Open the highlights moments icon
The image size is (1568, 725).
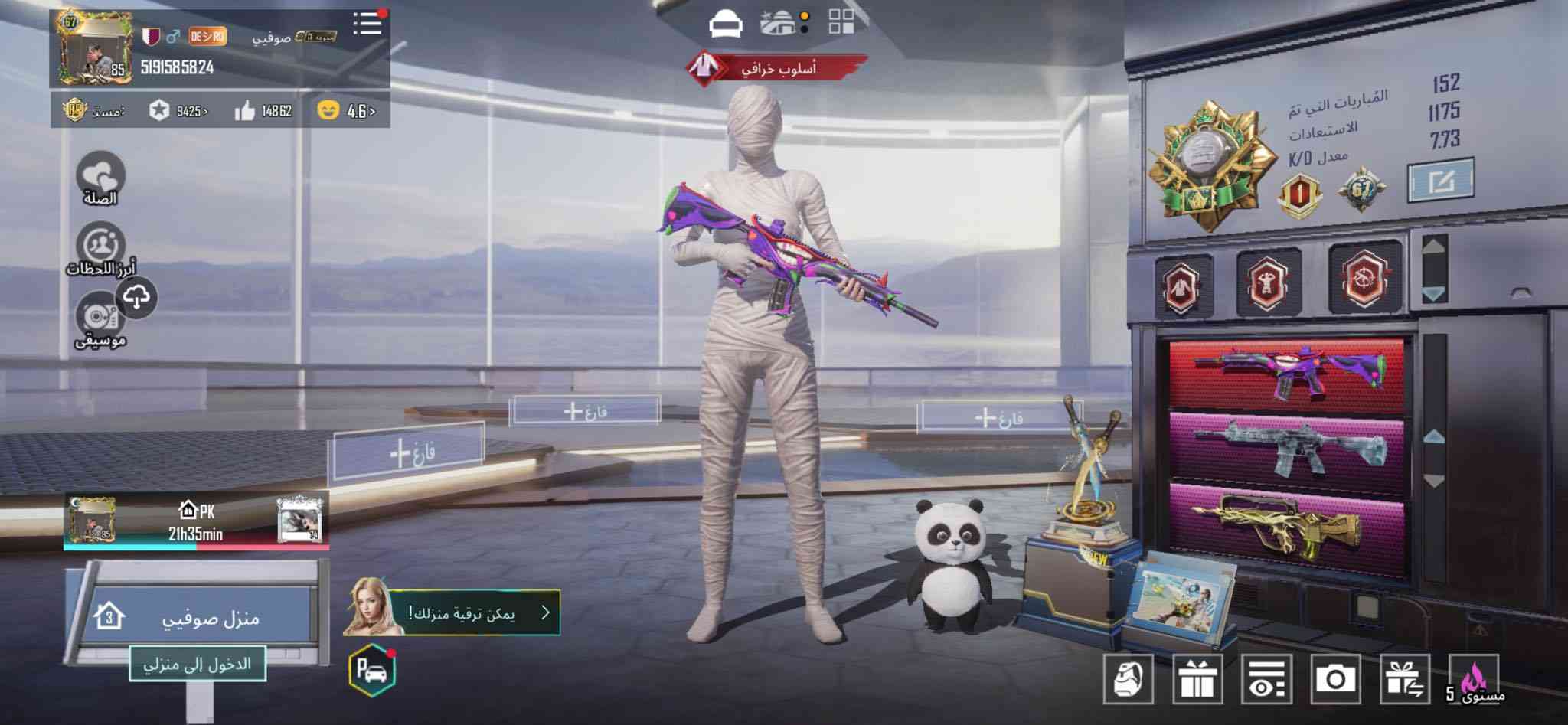[x=100, y=246]
